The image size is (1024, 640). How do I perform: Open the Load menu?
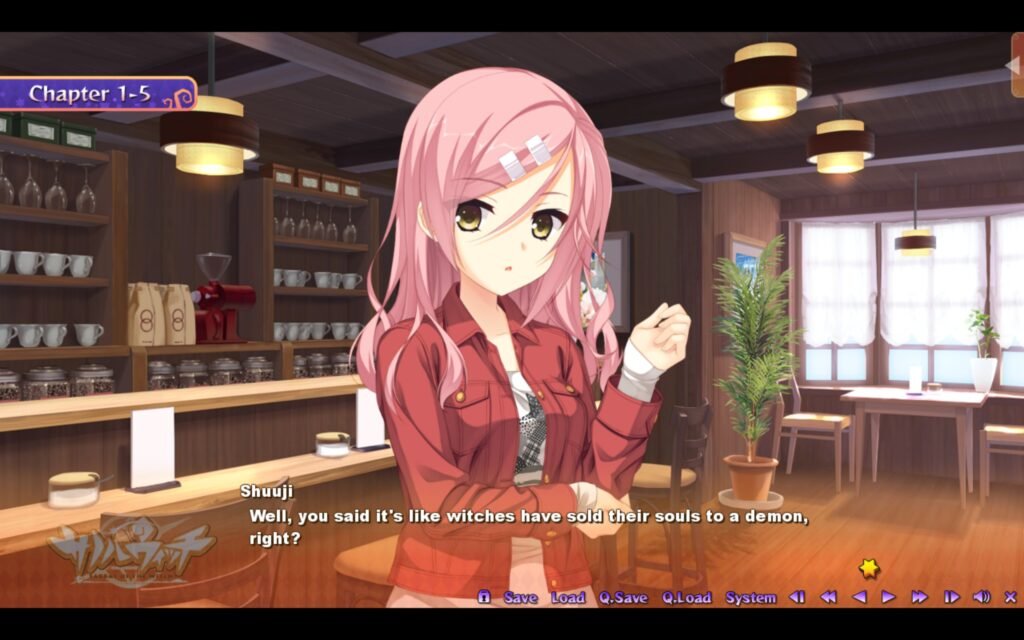pos(568,597)
